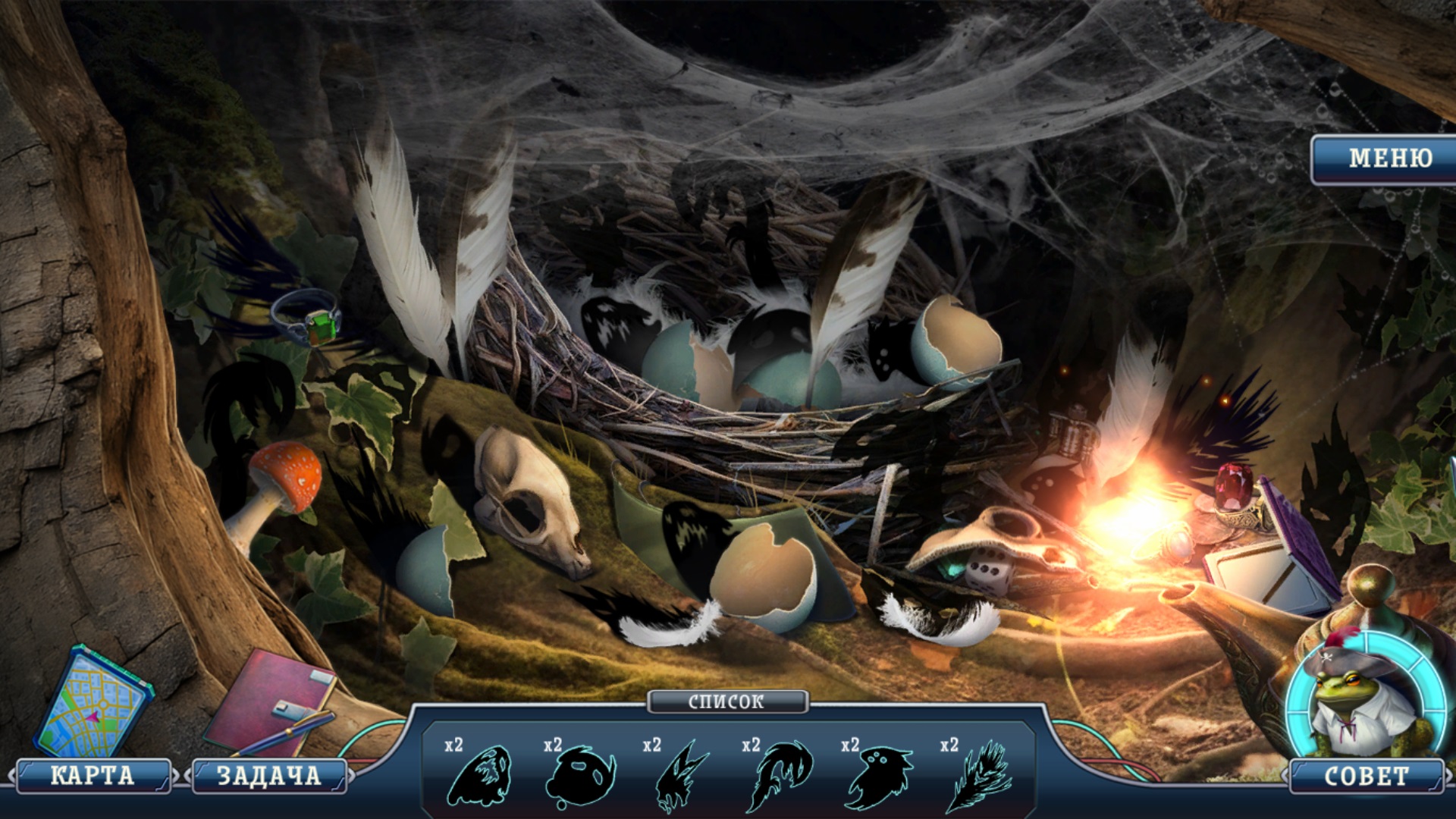Select the three-dotted feather silhouette in list

[x=878, y=776]
